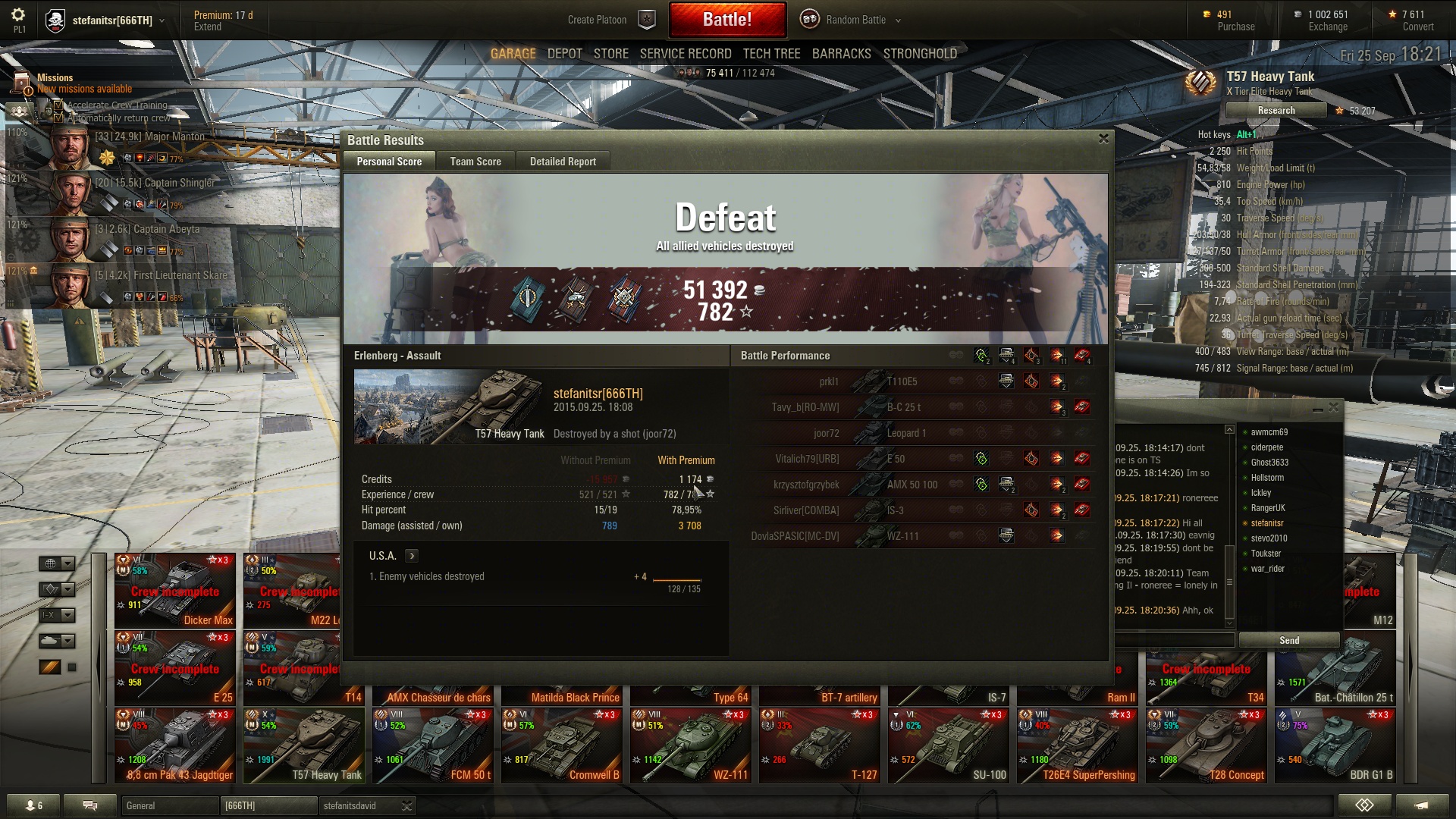This screenshot has height=819, width=1456.
Task: Expand the U.S.A. mission arrow
Action: 412,556
